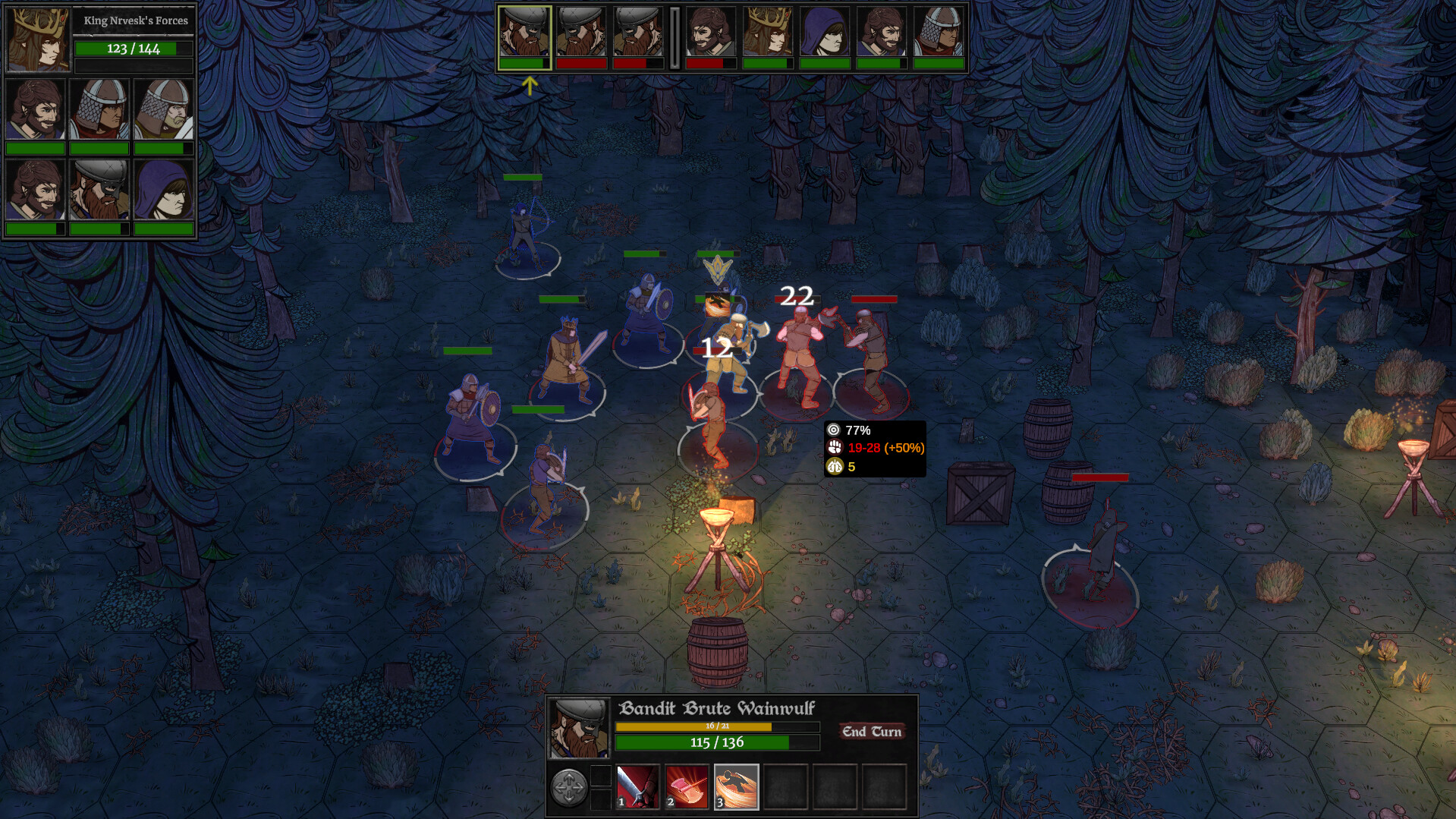Pick the blond-bearded helmeted soldier in forces panel
The image size is (1456, 819).
(164, 110)
